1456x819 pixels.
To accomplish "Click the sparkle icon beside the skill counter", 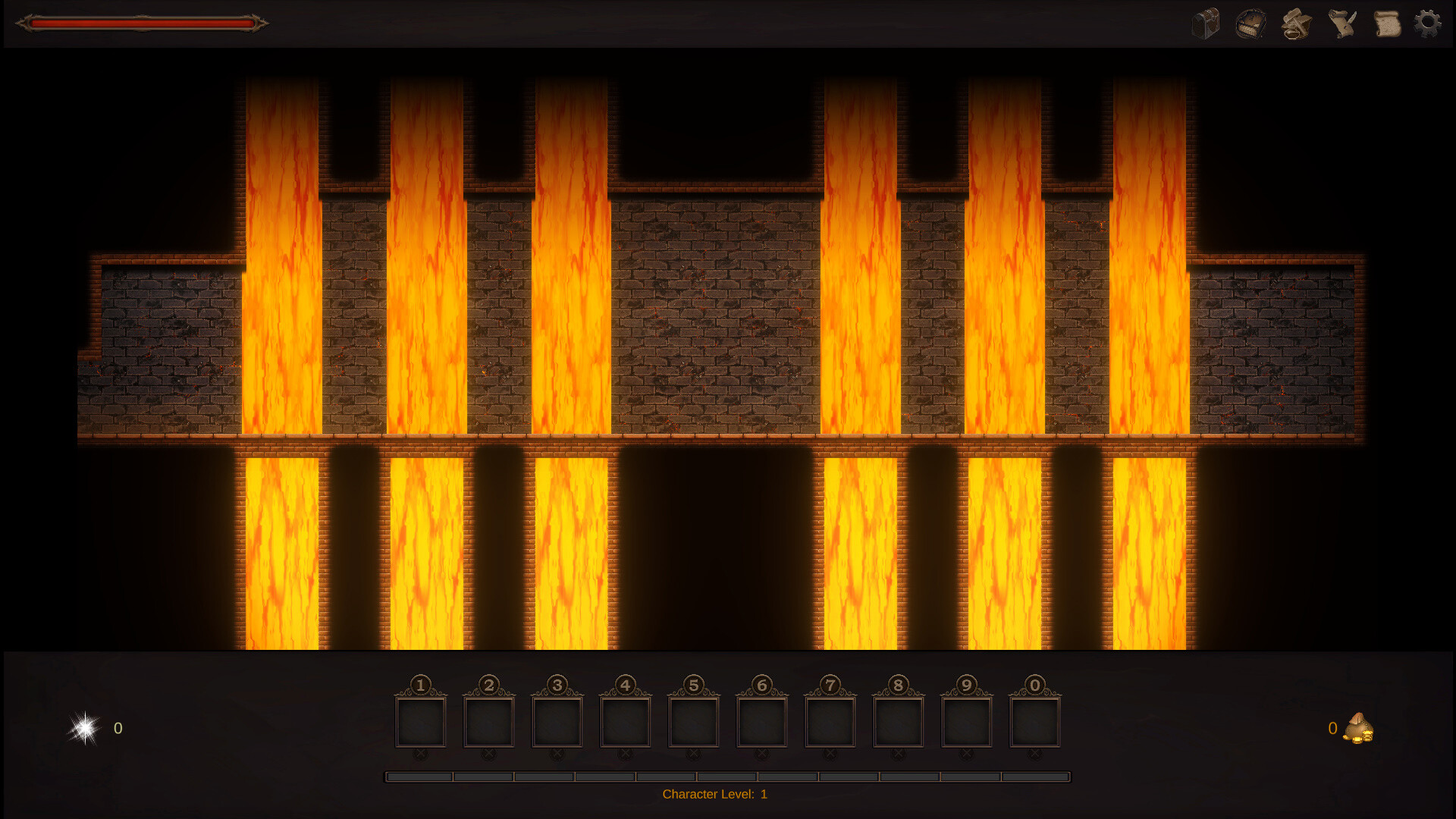I will (x=83, y=729).
